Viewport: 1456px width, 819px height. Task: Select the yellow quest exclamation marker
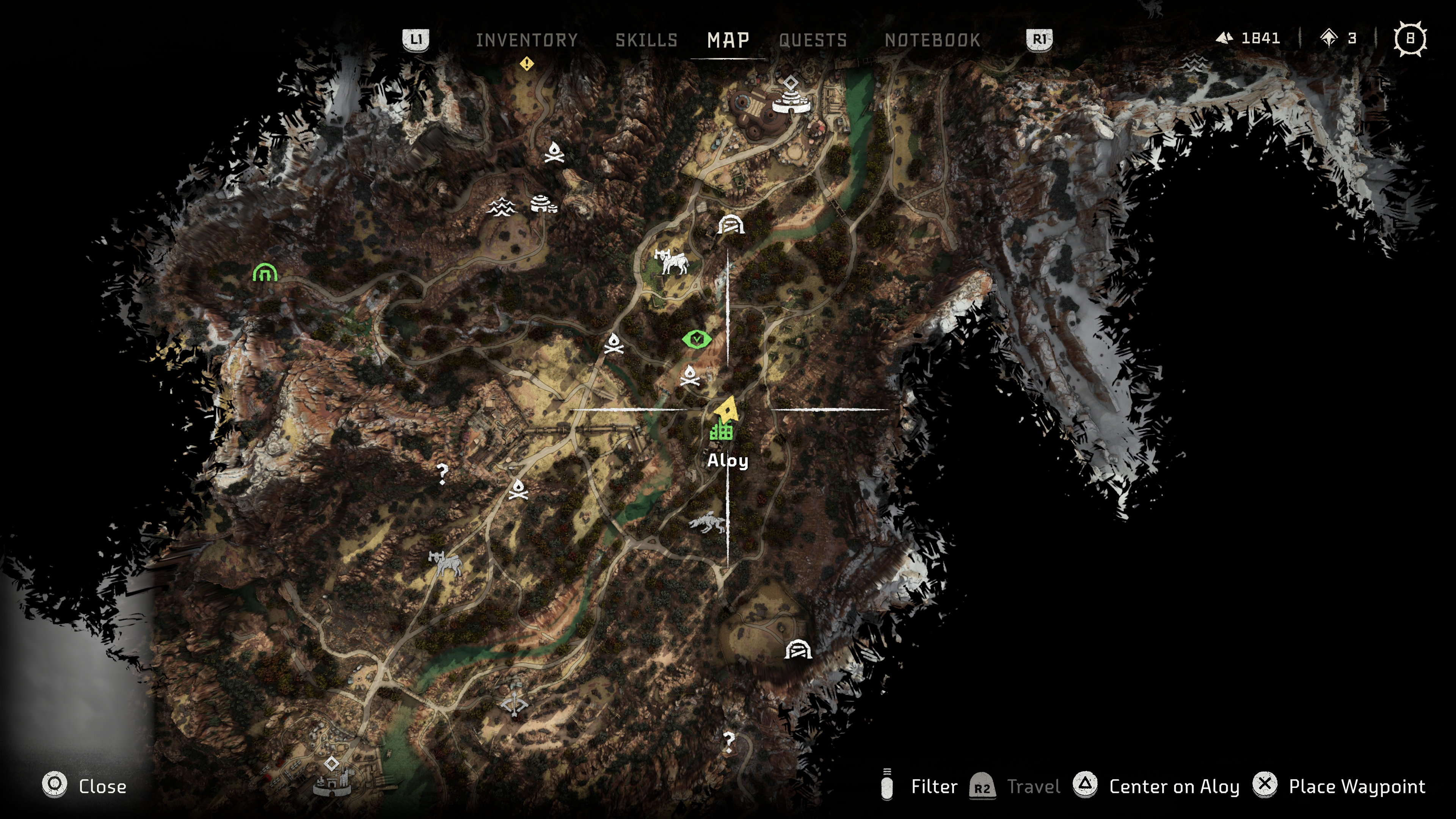(x=527, y=64)
